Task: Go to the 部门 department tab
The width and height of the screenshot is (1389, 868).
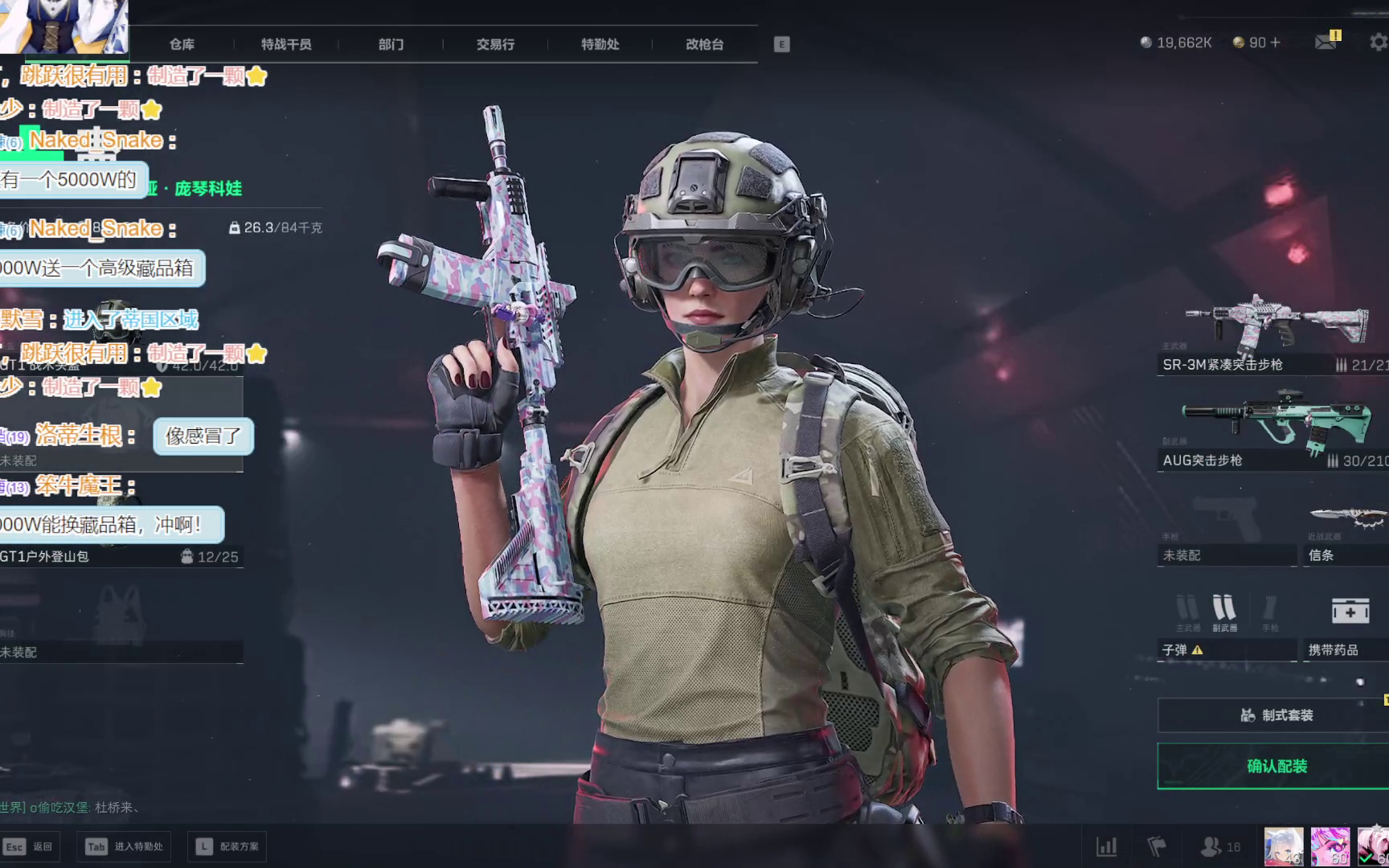Action: pos(391,44)
